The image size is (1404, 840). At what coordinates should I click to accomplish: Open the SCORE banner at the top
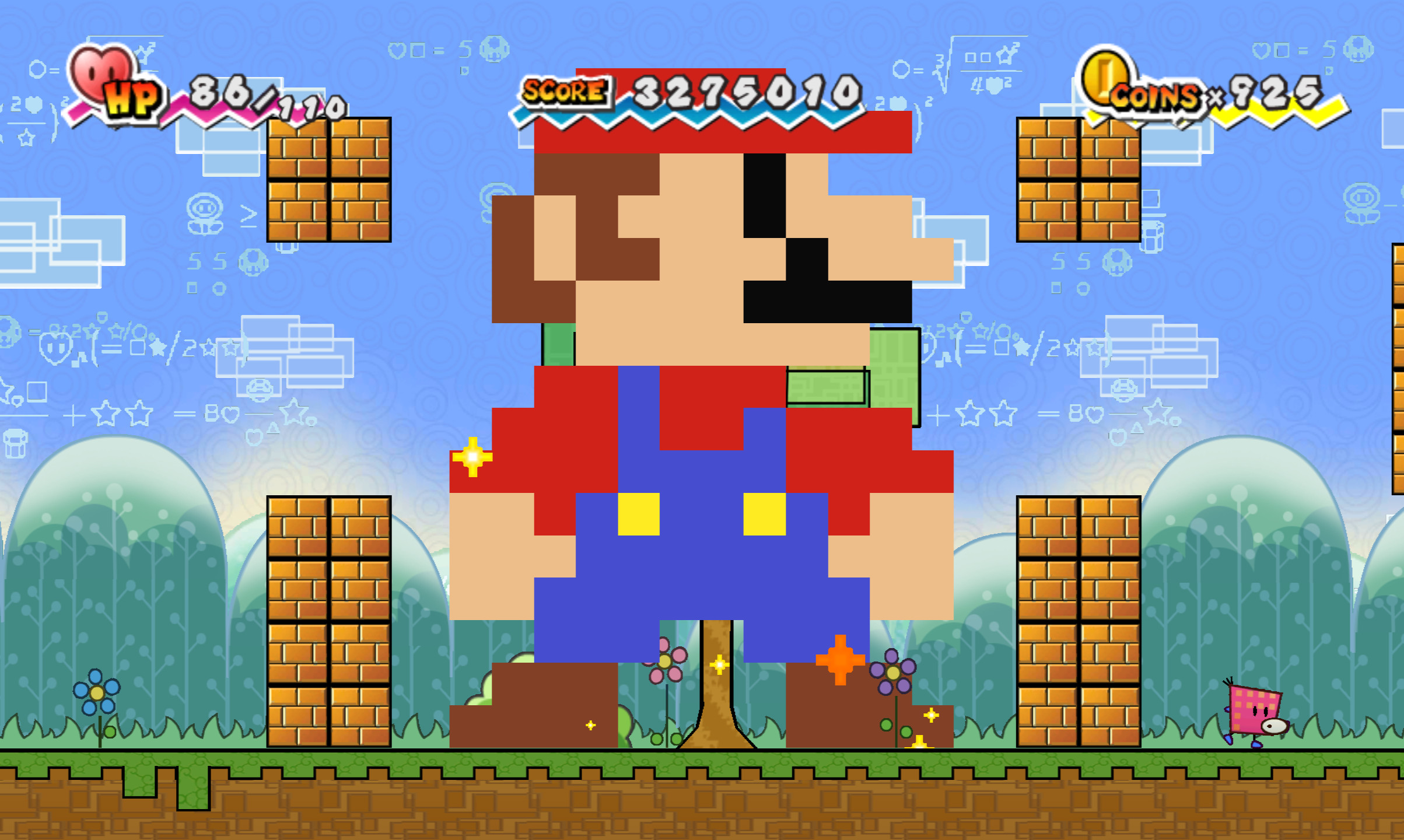click(563, 90)
